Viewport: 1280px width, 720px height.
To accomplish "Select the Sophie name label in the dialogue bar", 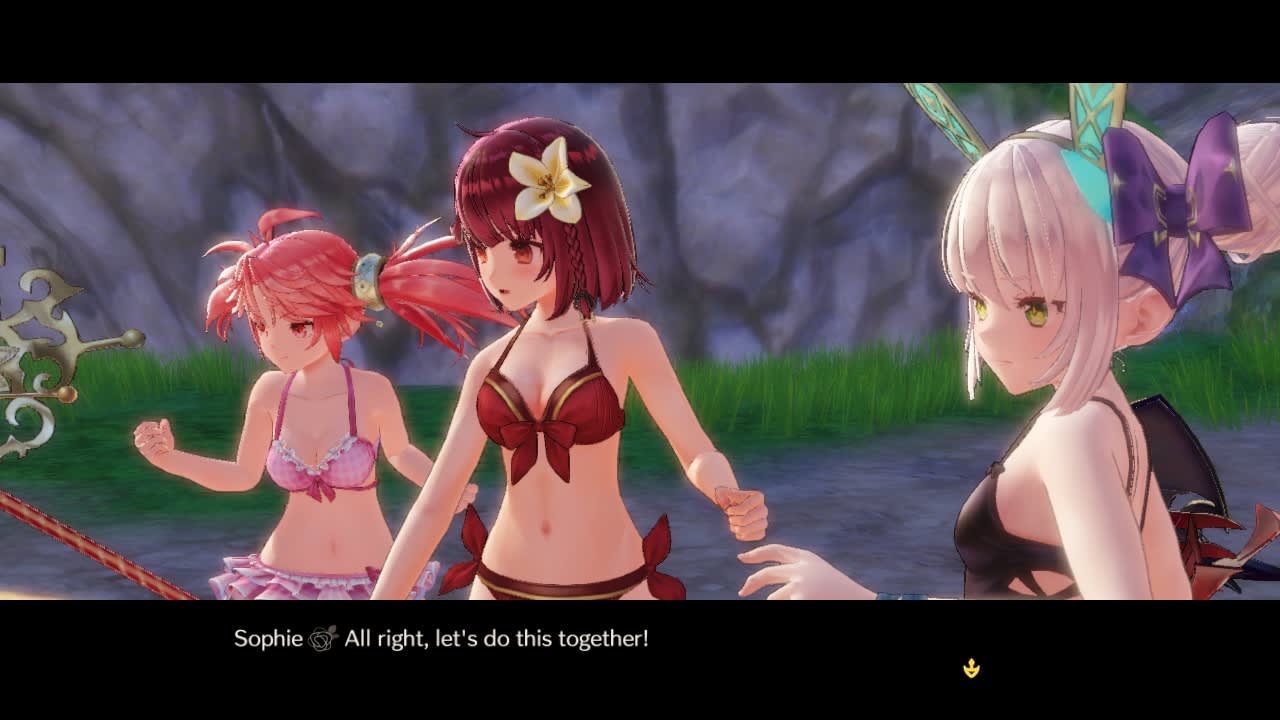I will [x=267, y=637].
